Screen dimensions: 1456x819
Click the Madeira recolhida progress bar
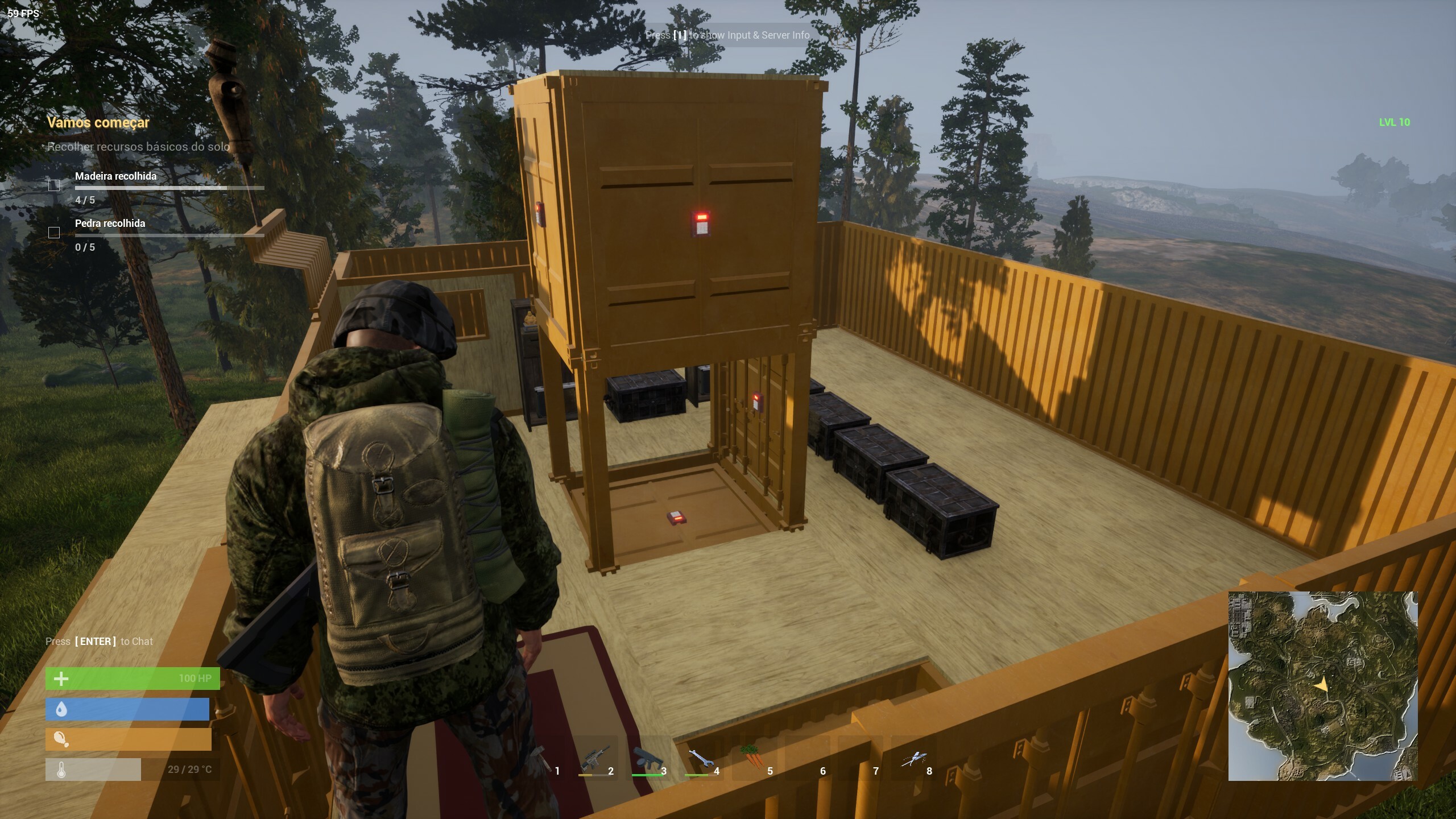tap(169, 188)
